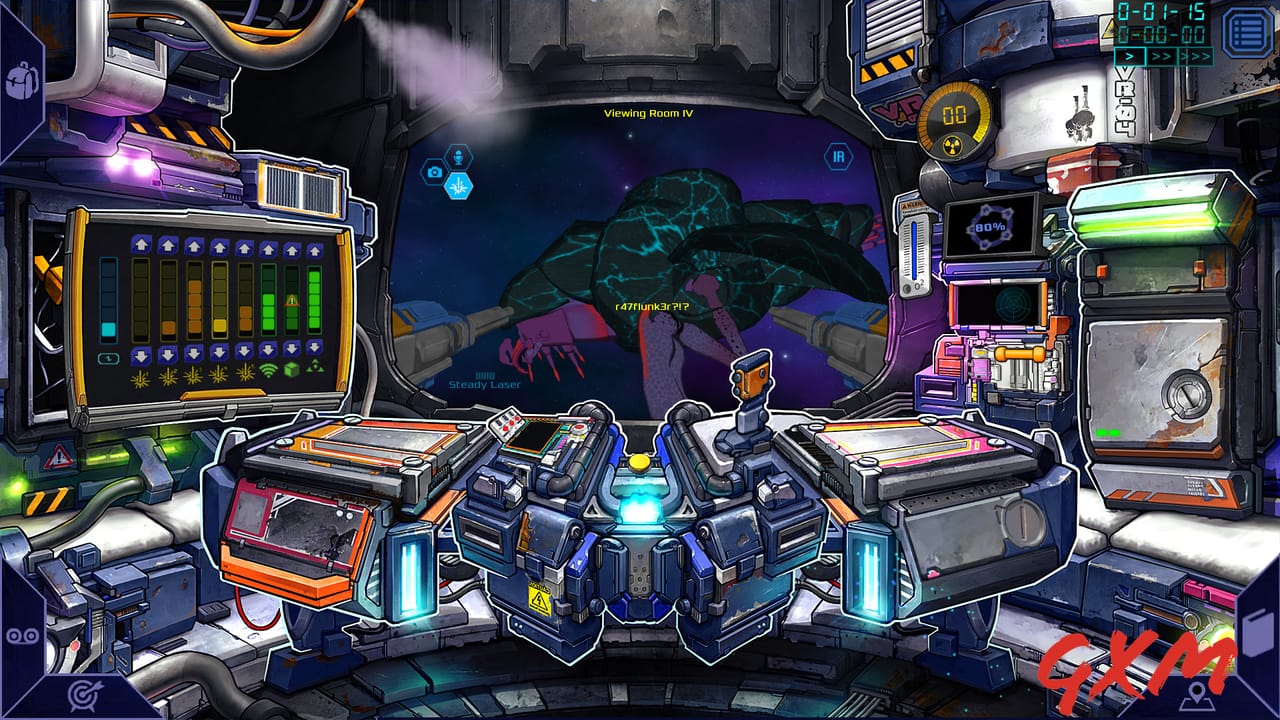The width and height of the screenshot is (1280, 720).
Task: Open the mission list icon near the timer
Action: coord(1248,32)
